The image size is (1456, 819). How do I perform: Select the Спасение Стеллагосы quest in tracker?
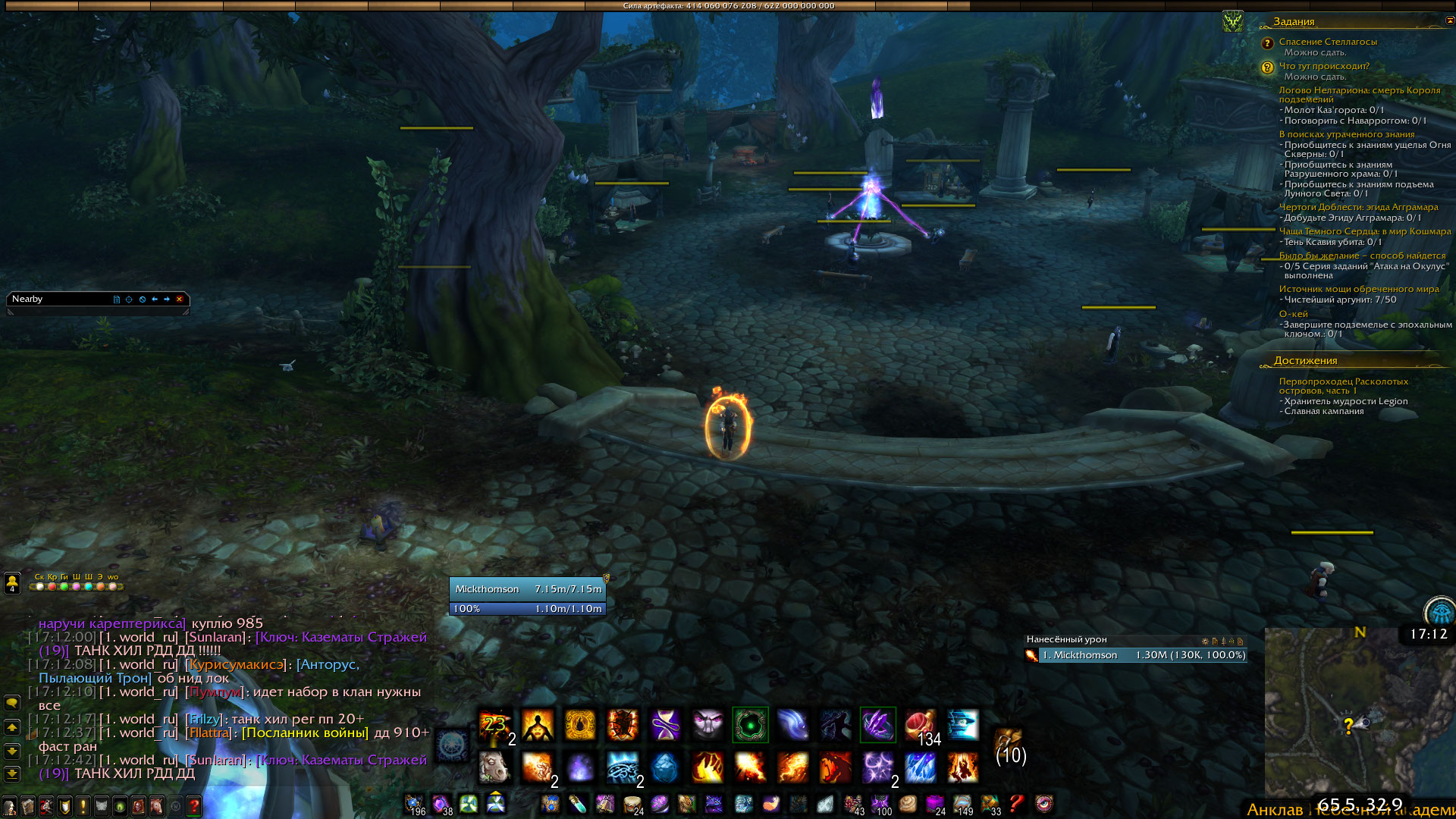(1327, 42)
